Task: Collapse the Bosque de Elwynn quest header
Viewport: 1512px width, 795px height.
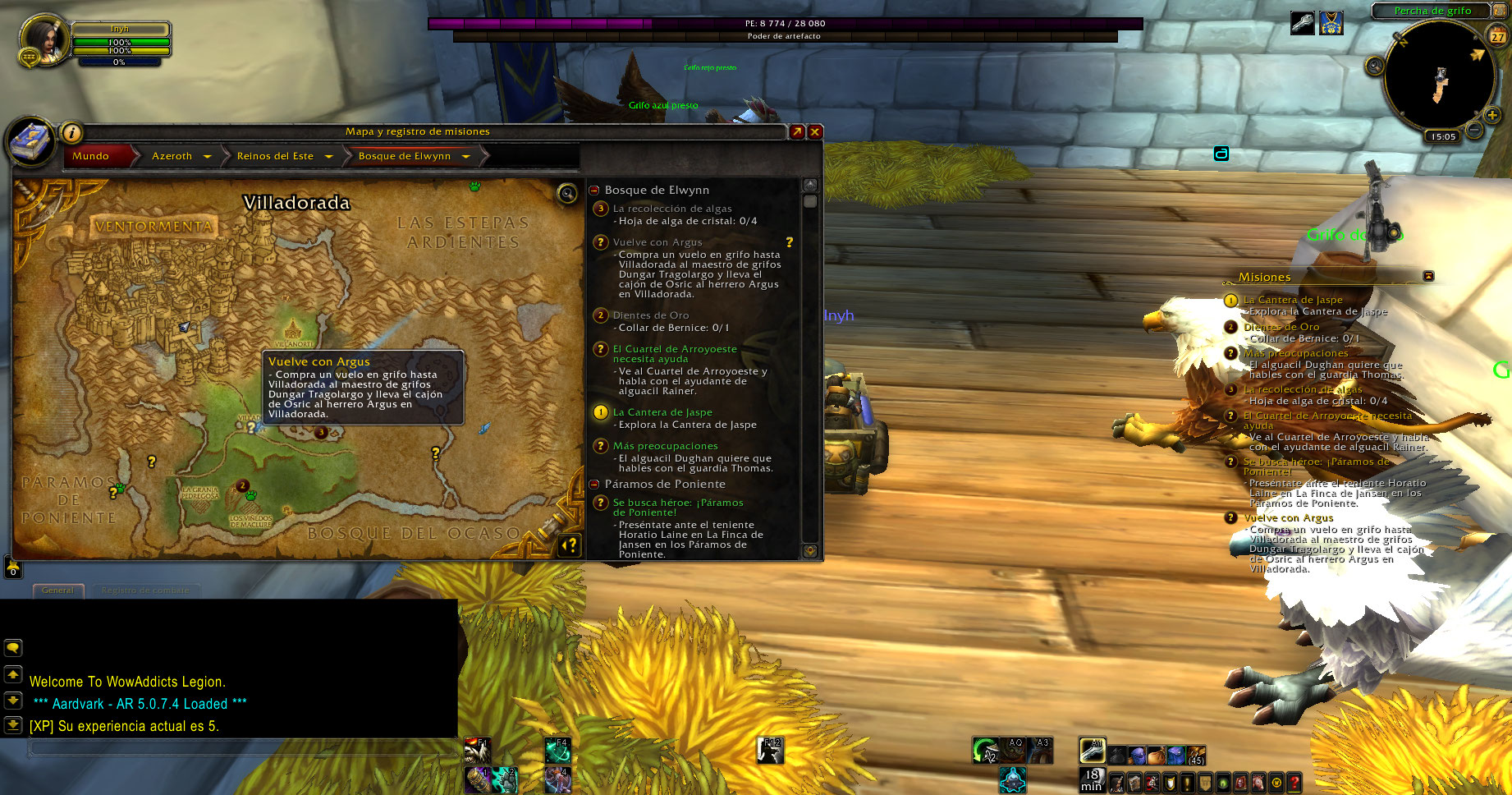Action: pyautogui.click(x=594, y=190)
